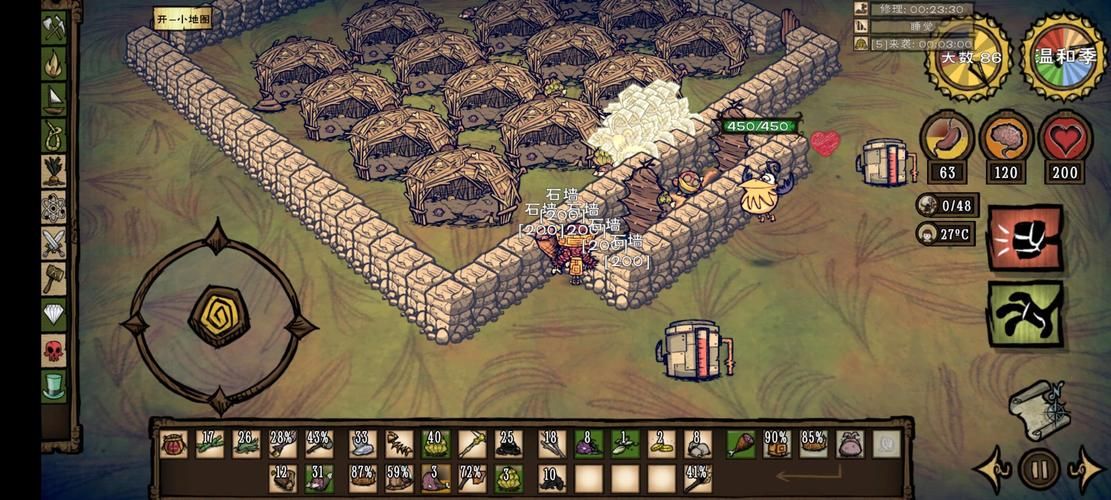Choose the hammer Structures crafting tab
This screenshot has width=1111, height=500.
coord(54,279)
